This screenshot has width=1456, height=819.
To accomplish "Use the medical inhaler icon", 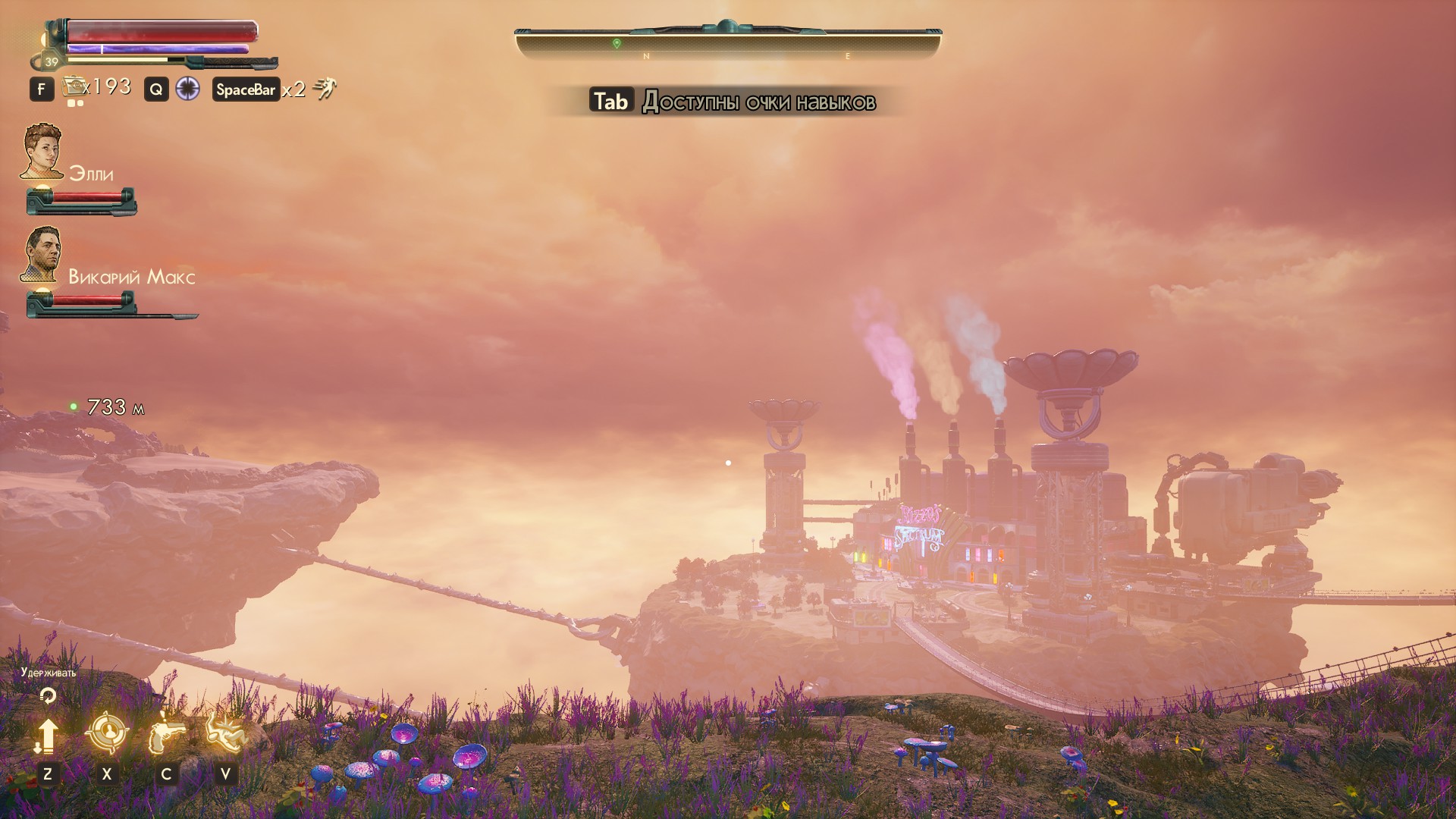I will (x=74, y=87).
